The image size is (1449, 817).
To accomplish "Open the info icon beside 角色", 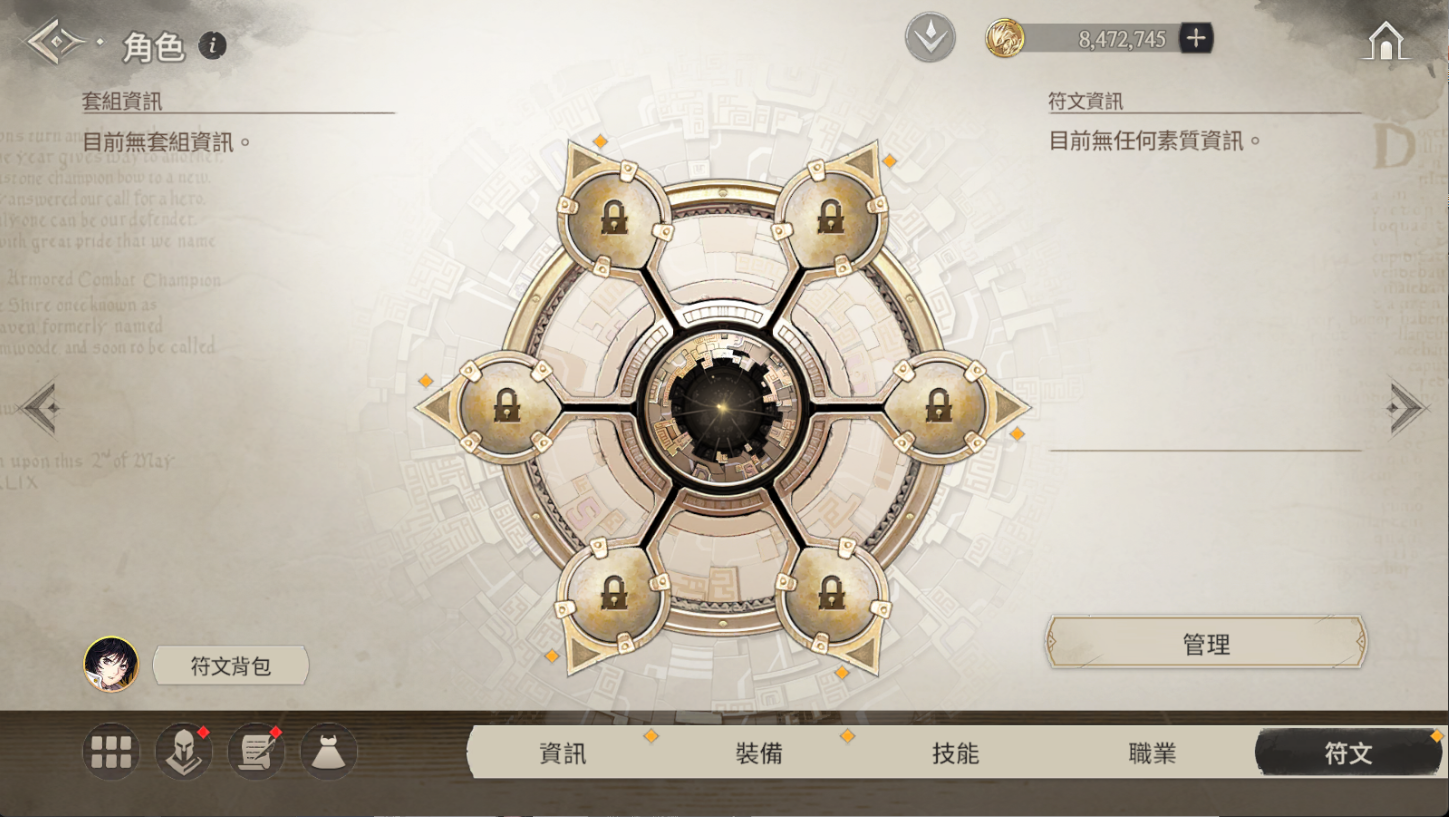I will coord(212,45).
